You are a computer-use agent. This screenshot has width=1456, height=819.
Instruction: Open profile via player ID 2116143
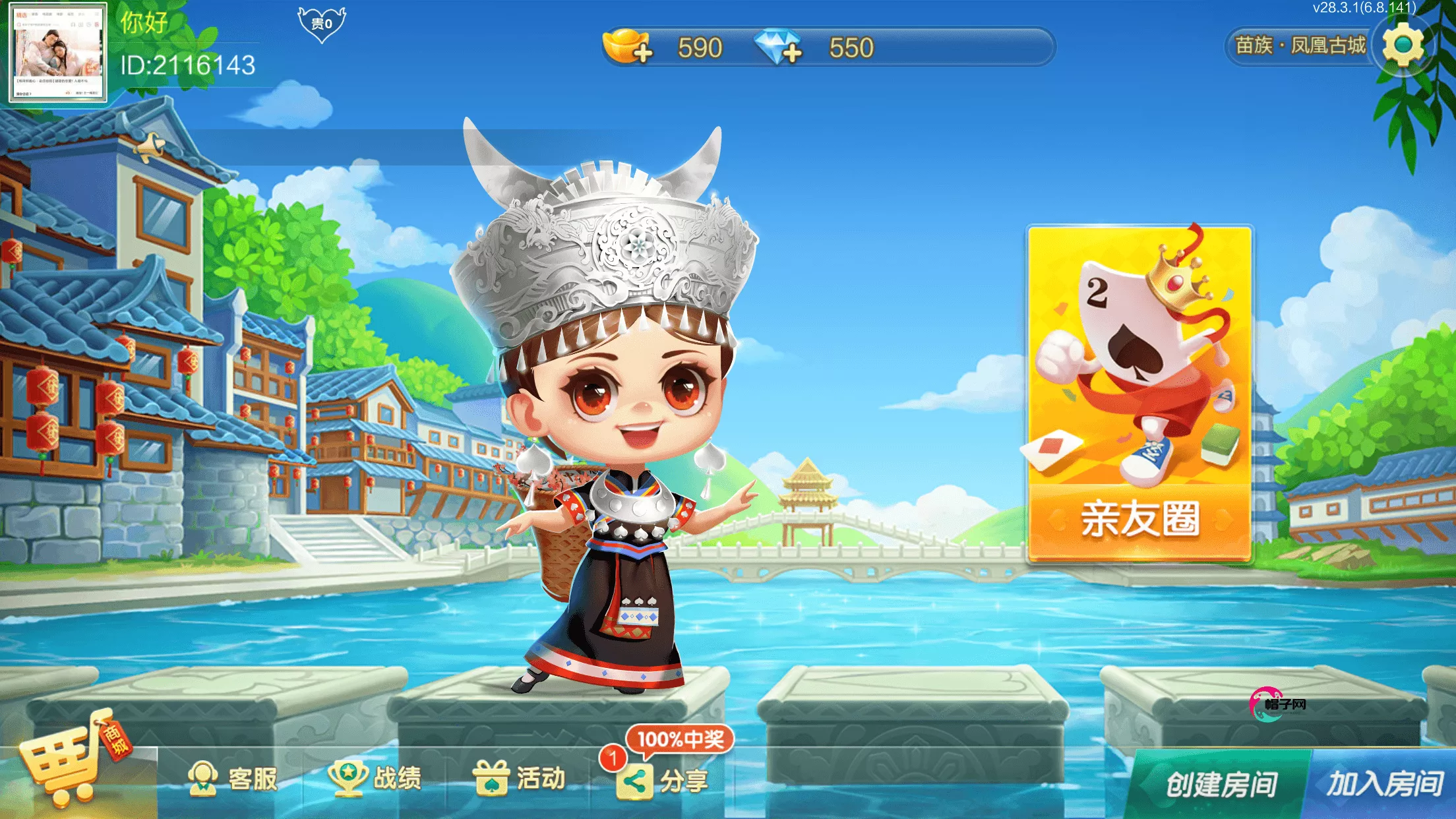[187, 66]
